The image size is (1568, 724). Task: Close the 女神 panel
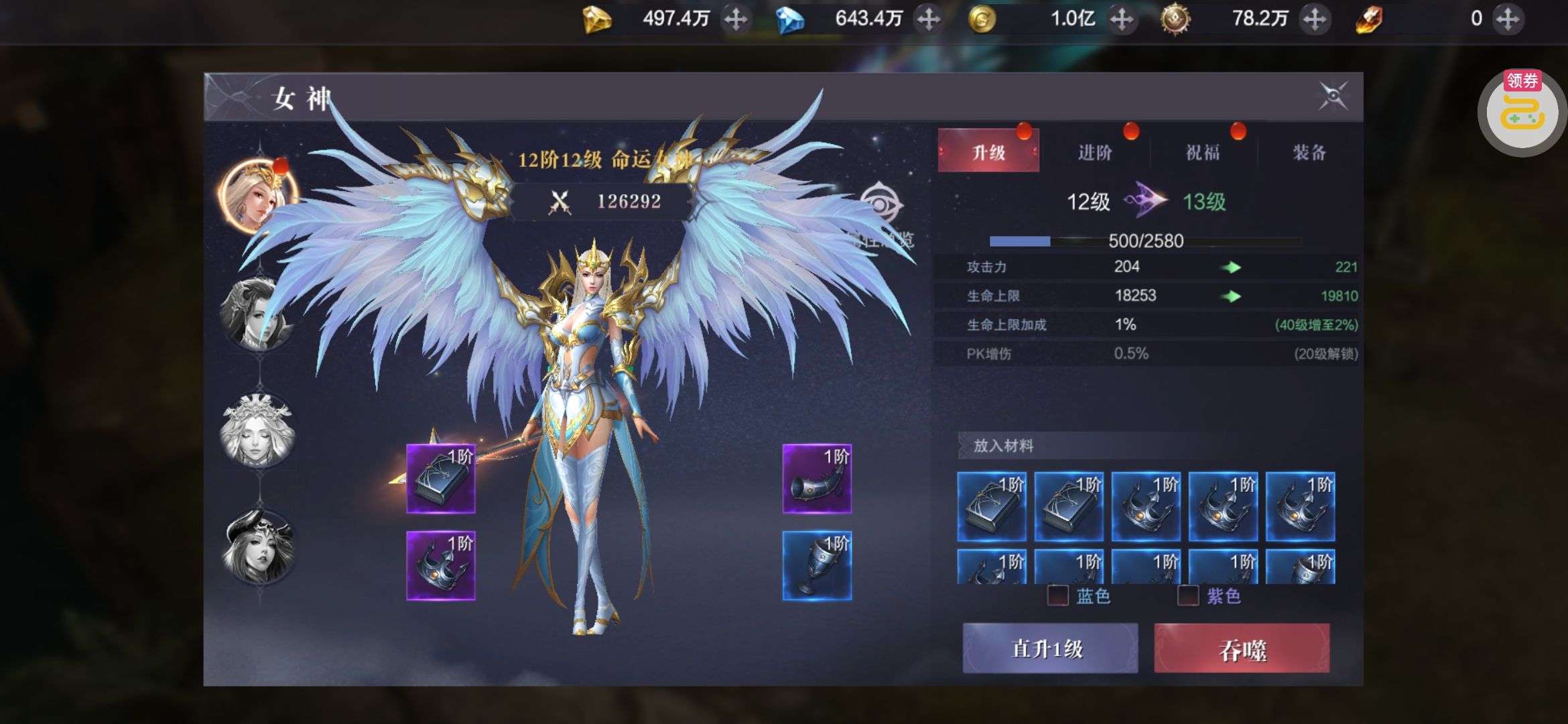click(1333, 97)
